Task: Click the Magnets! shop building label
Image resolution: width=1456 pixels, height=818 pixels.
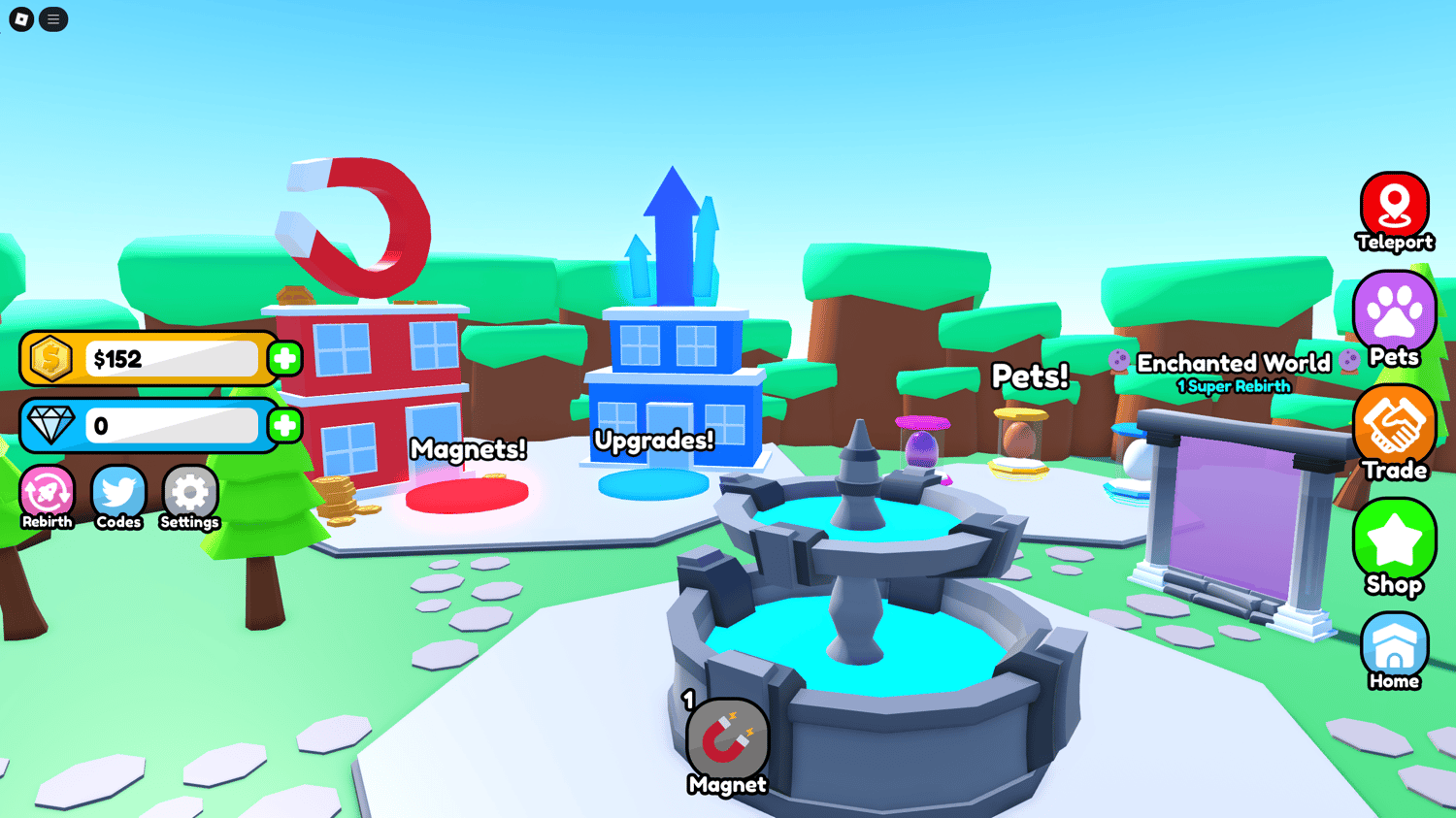Action: pos(469,449)
